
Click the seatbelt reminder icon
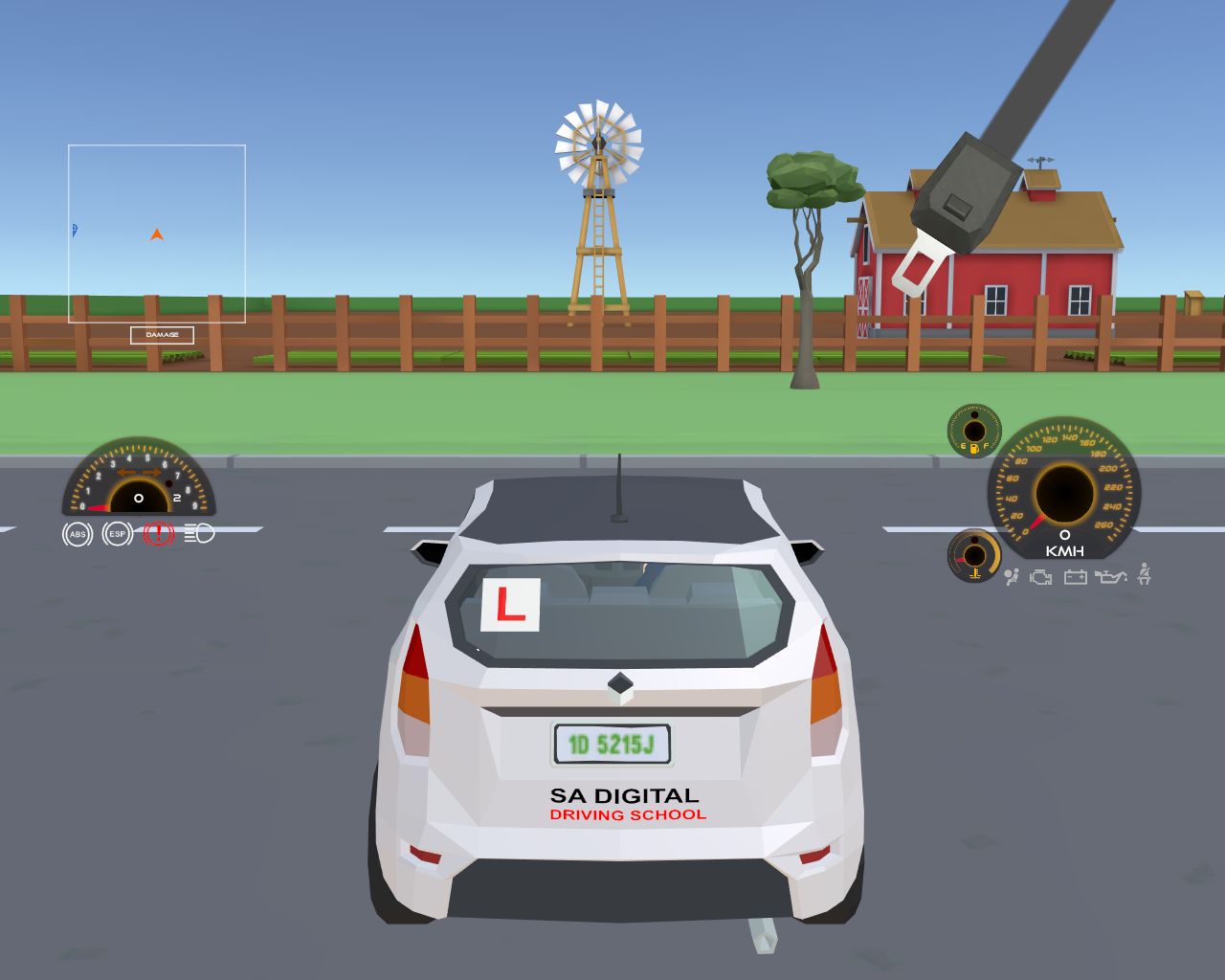[x=1144, y=576]
